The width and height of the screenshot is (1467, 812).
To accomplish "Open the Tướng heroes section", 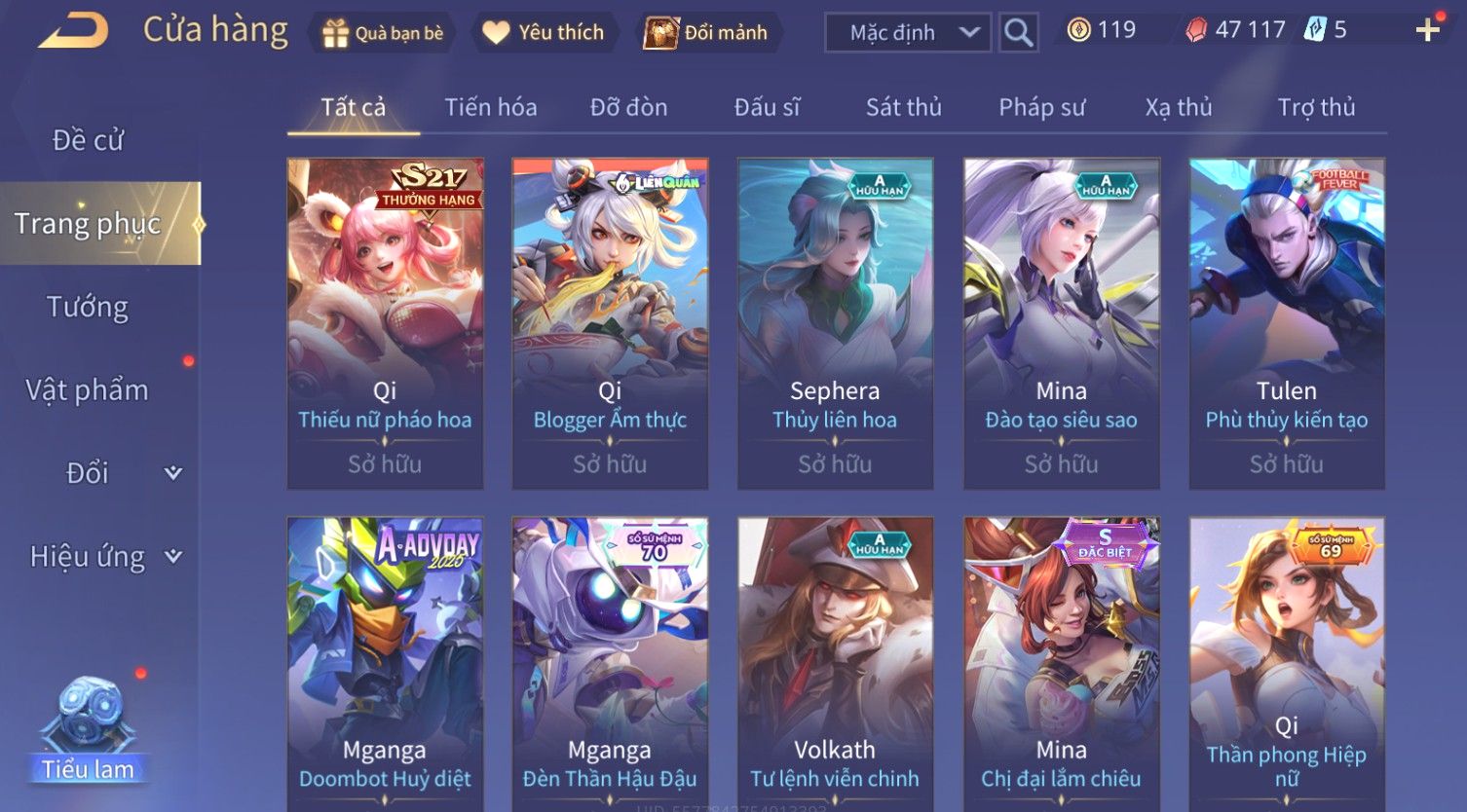I will click(88, 307).
